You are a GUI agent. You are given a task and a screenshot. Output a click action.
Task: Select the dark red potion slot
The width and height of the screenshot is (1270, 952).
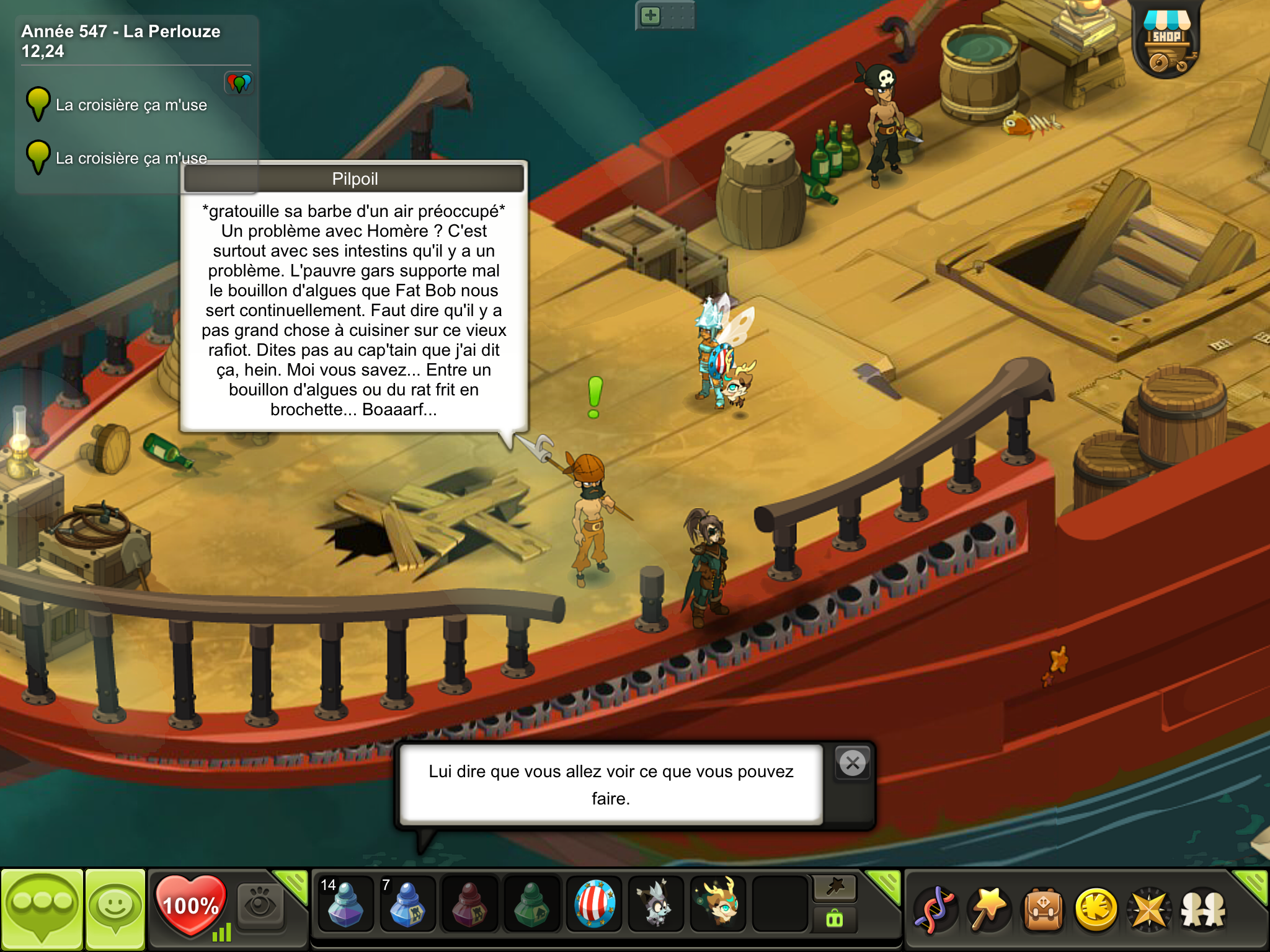[469, 904]
